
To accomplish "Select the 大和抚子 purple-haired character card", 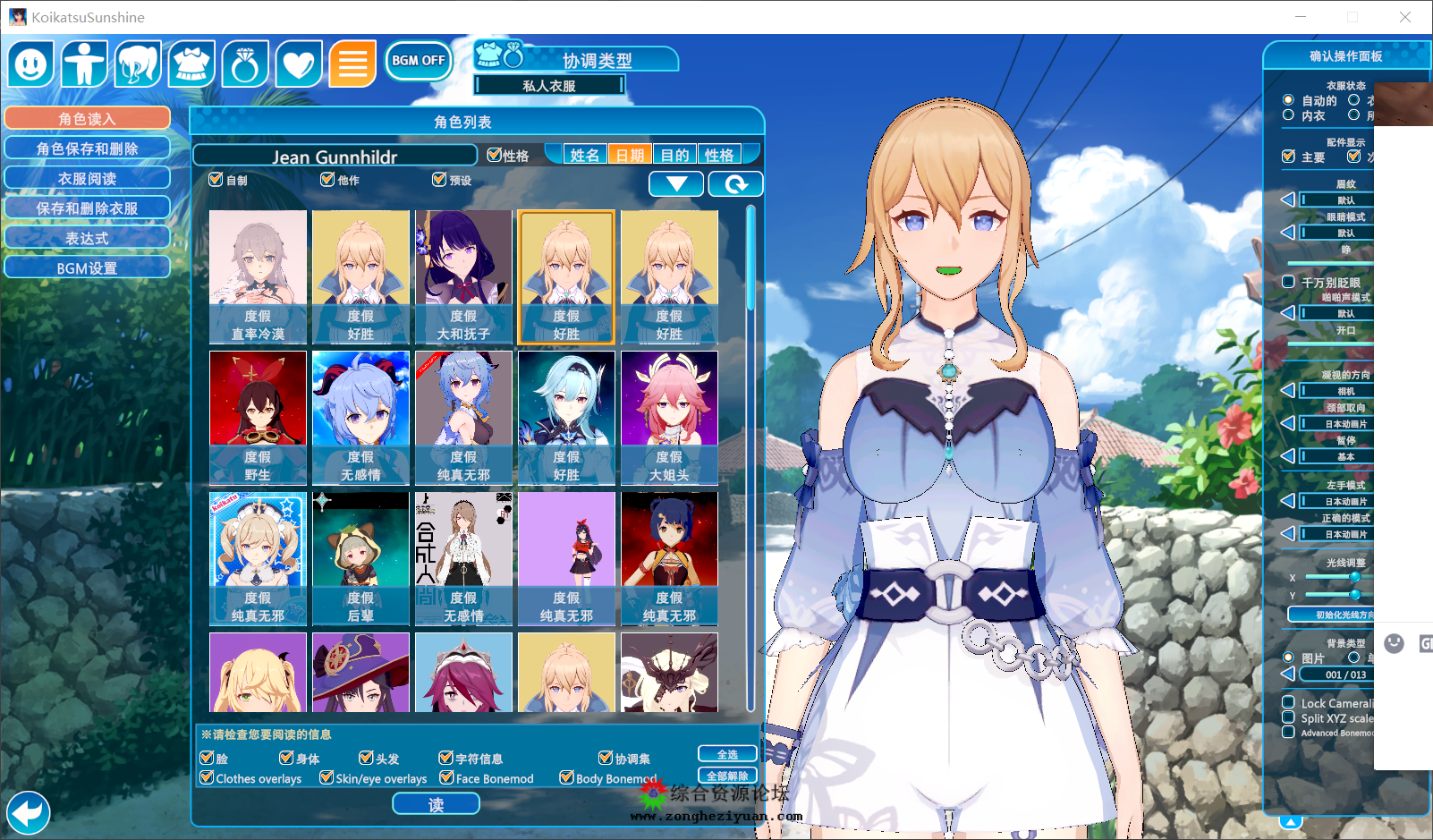I will (463, 277).
